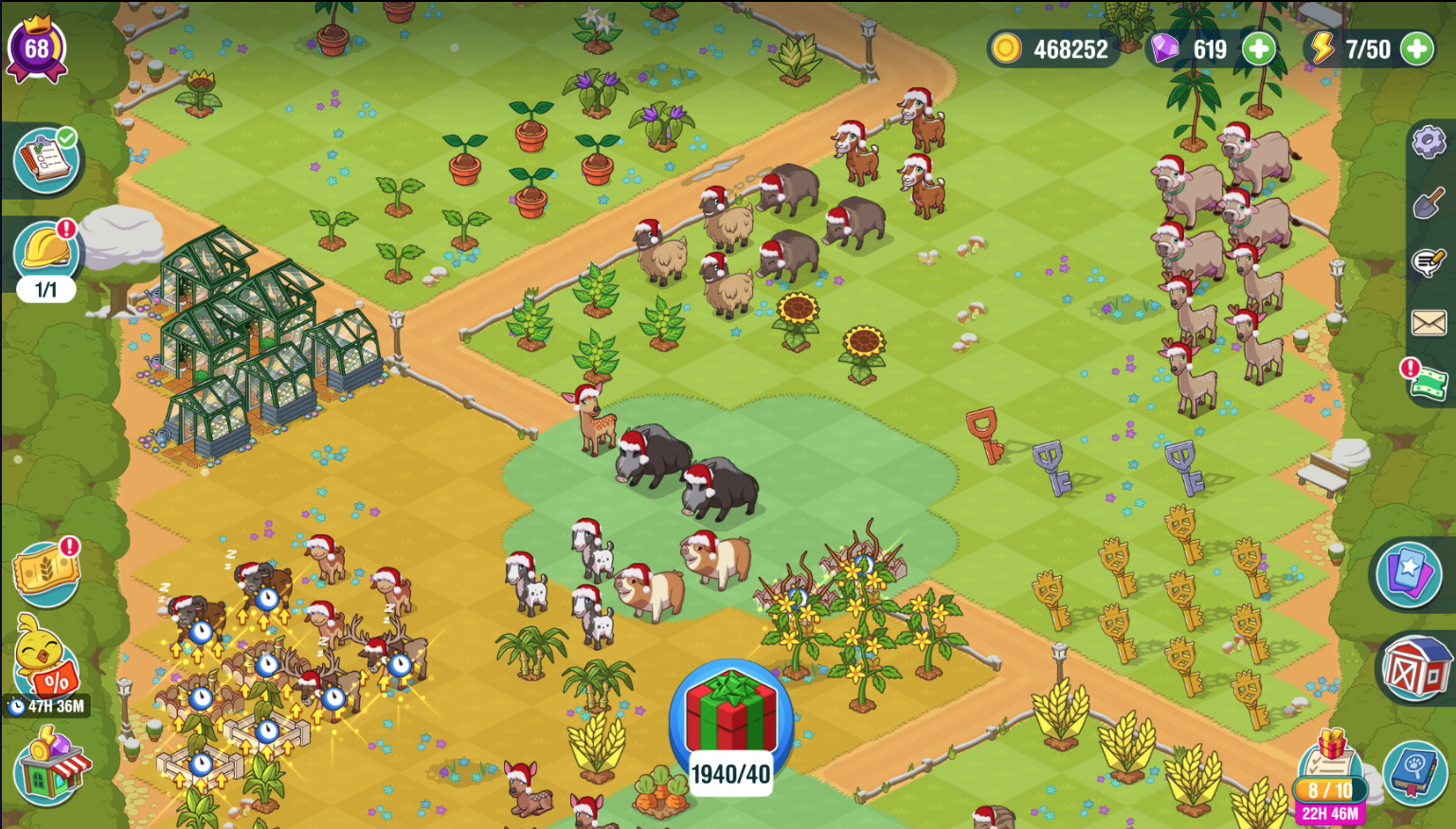Open the level 68 crown badge
Viewport: 1456px width, 829px height.
(37, 48)
